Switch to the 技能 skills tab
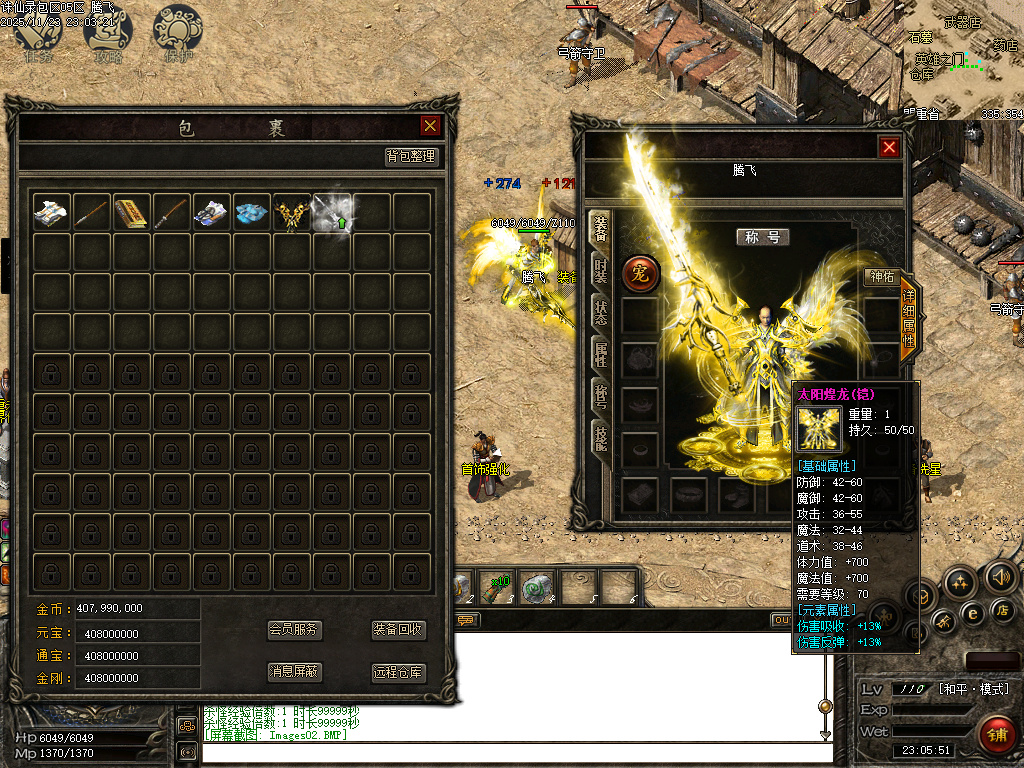 coord(600,435)
